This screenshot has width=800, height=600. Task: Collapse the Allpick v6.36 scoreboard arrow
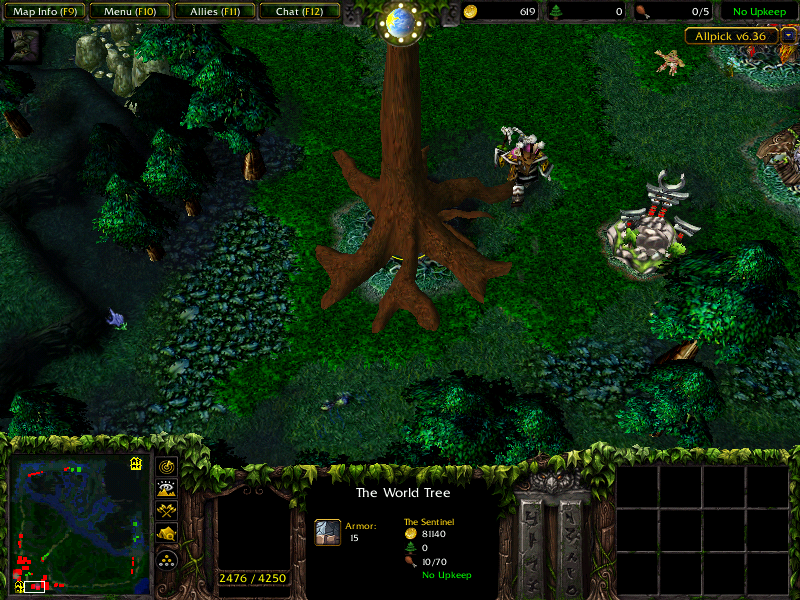(x=789, y=35)
